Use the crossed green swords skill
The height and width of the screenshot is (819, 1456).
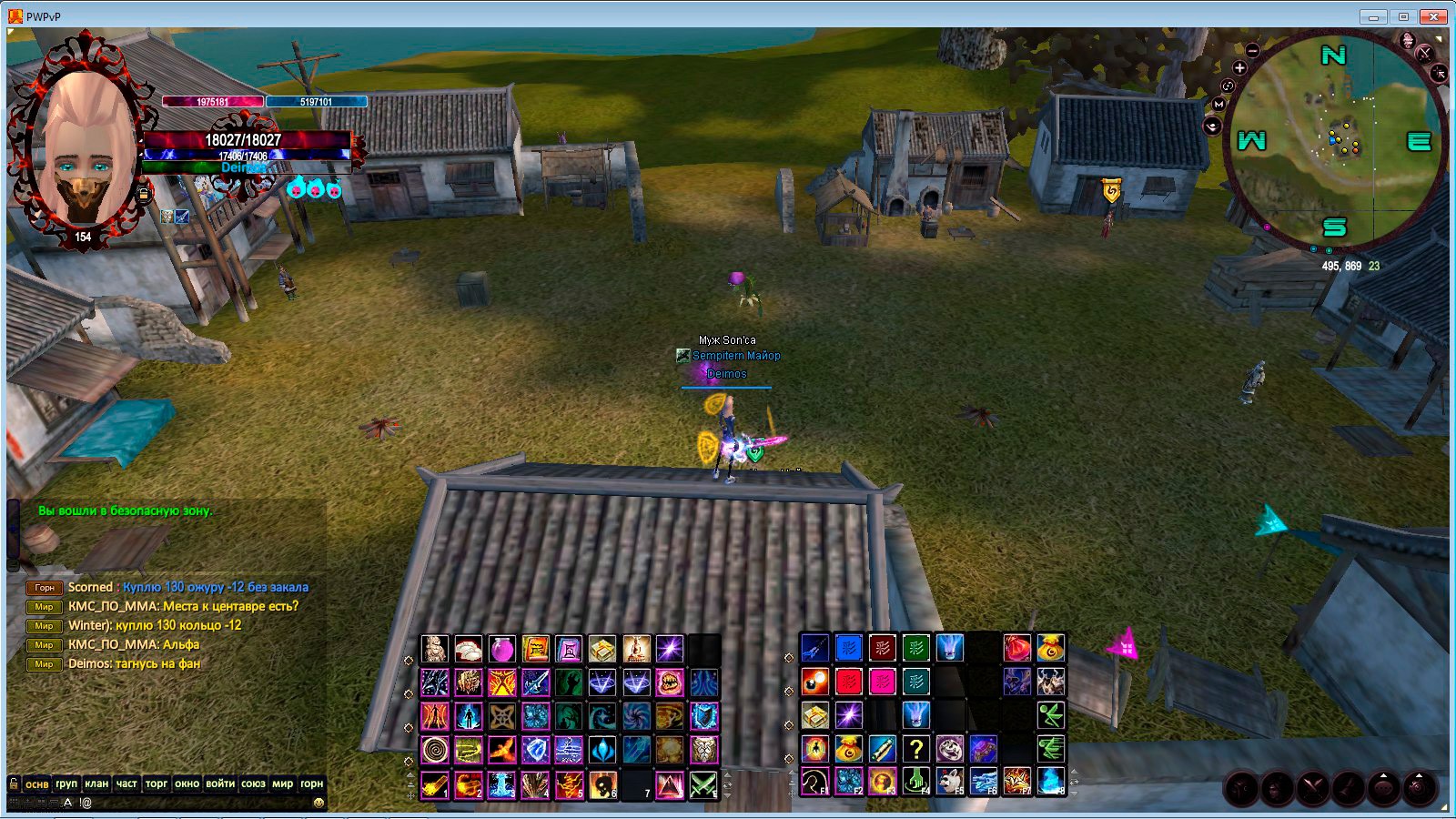pos(703,784)
